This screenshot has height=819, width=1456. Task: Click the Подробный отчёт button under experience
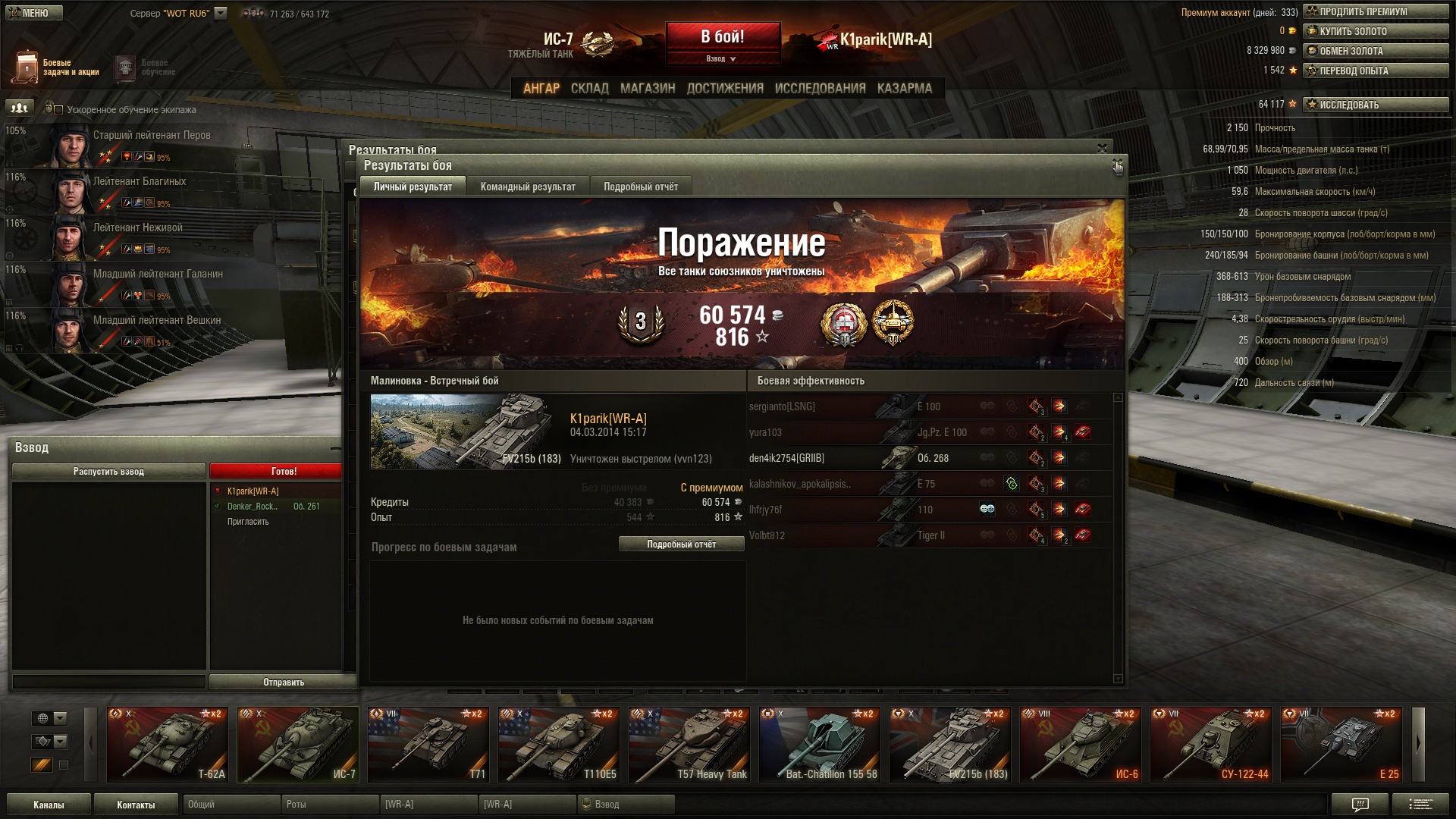click(681, 544)
